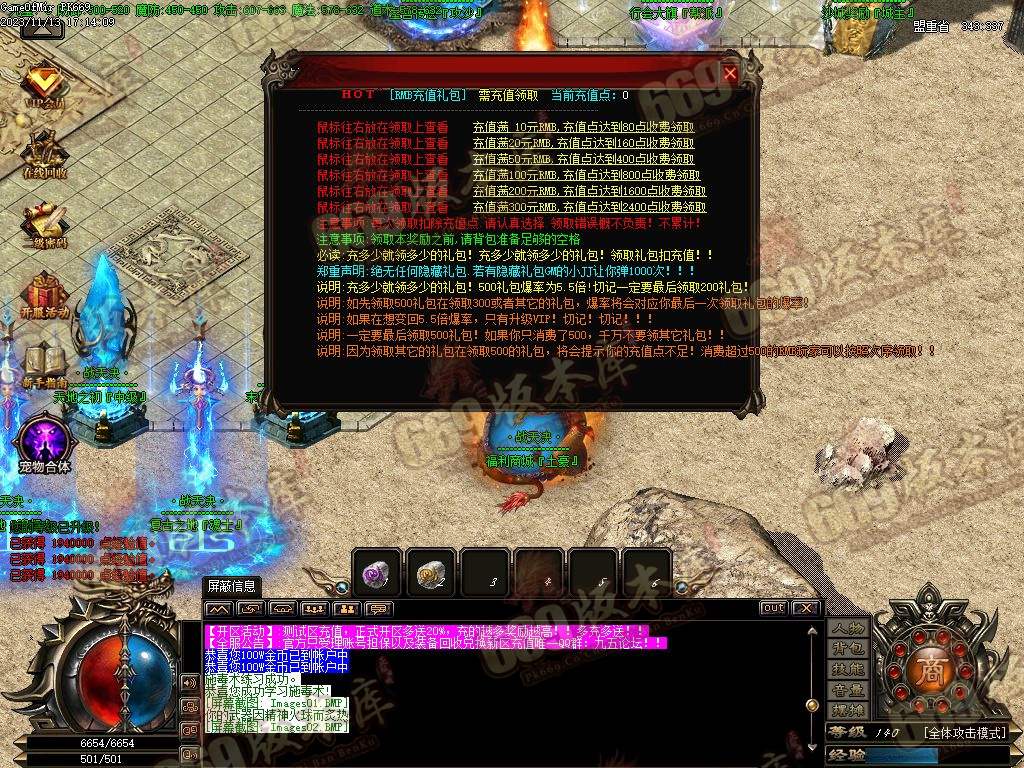Screen dimensions: 1024x768
Task: Open the VIP会员 membership icon
Action: click(45, 85)
